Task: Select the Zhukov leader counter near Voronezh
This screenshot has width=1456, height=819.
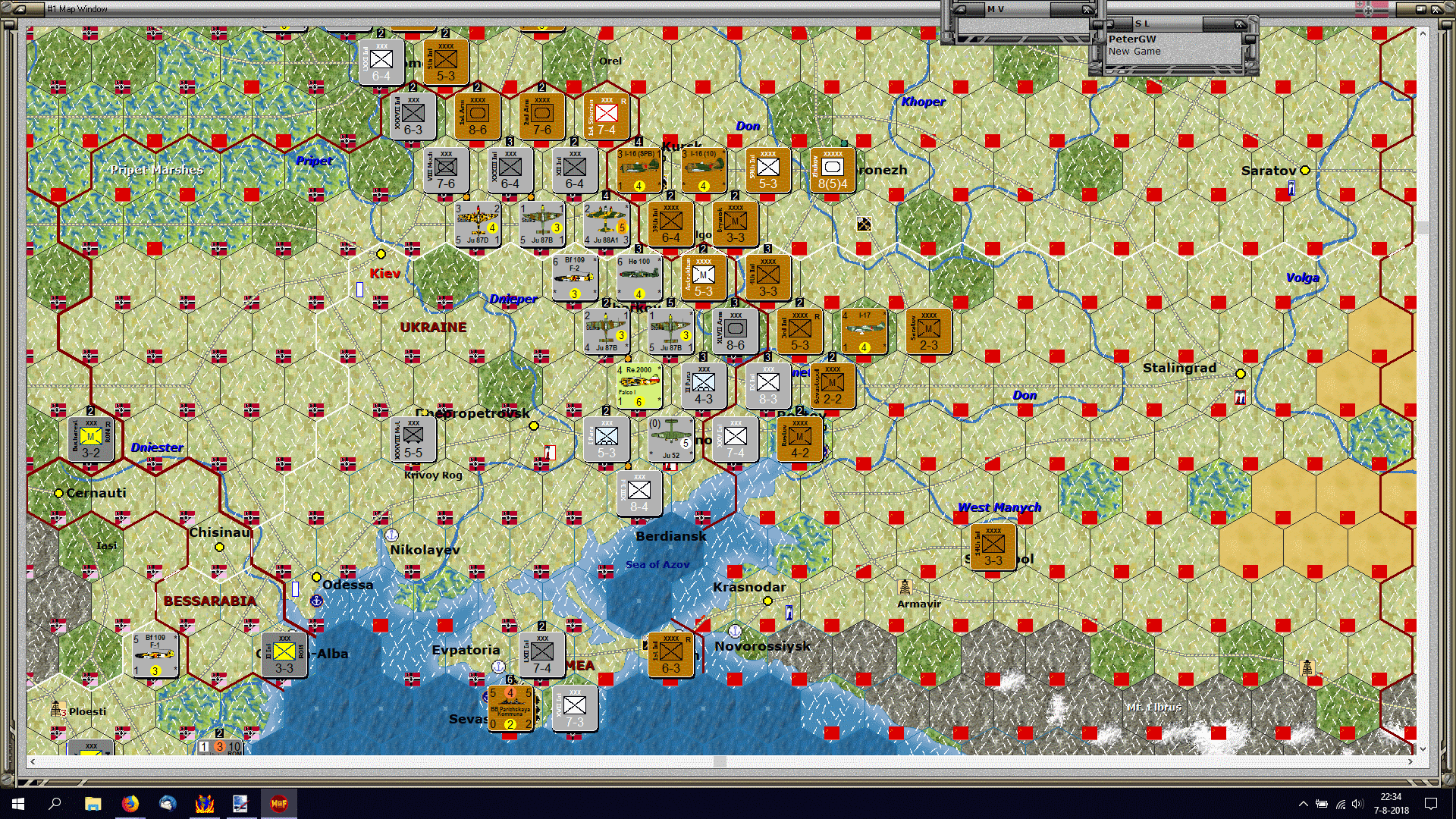Action: [x=833, y=168]
